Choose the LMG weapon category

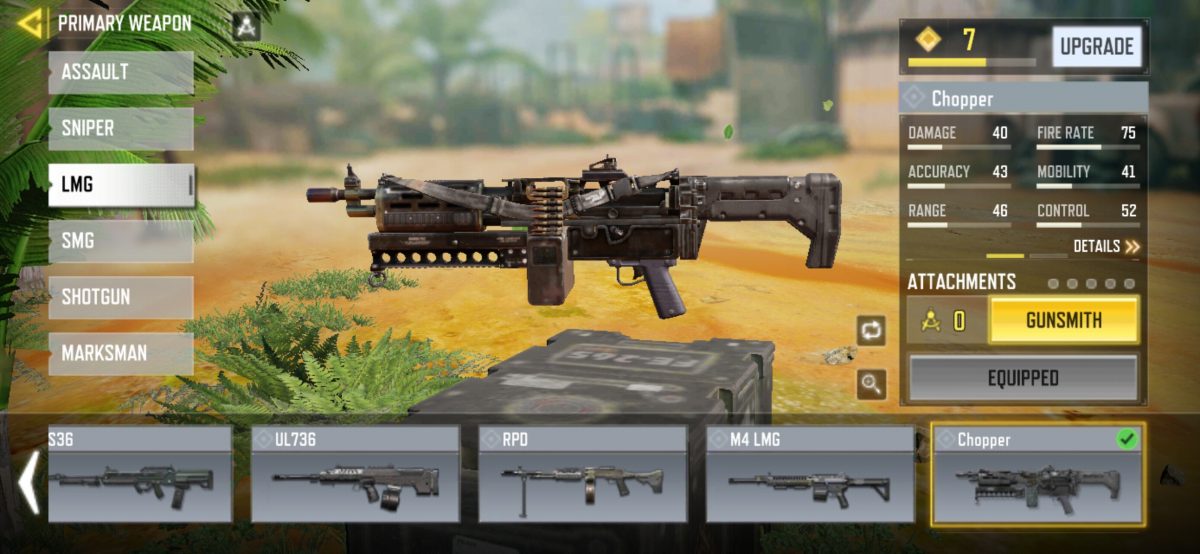[120, 185]
